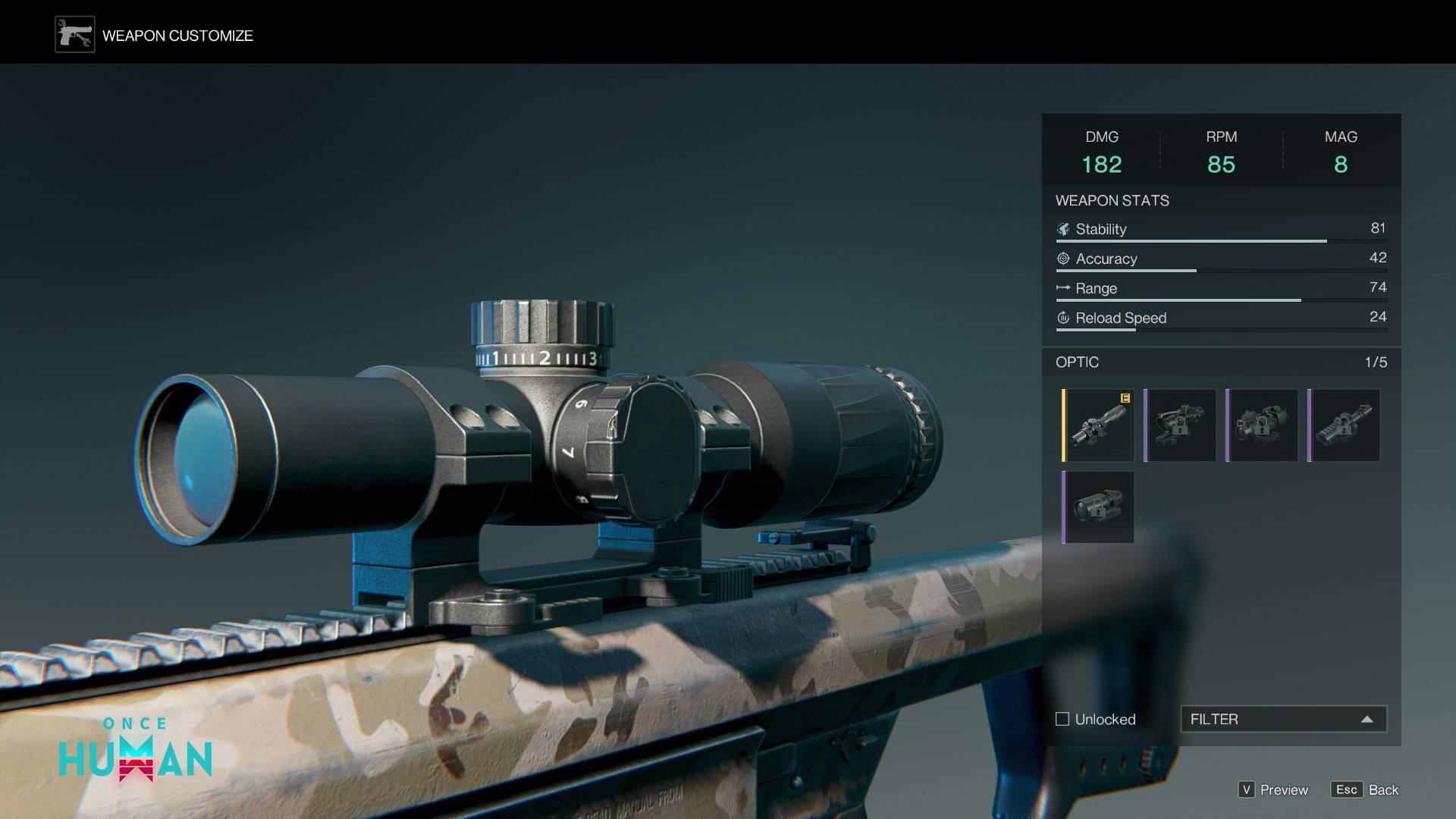
Task: Click the Preview button
Action: 1274,789
